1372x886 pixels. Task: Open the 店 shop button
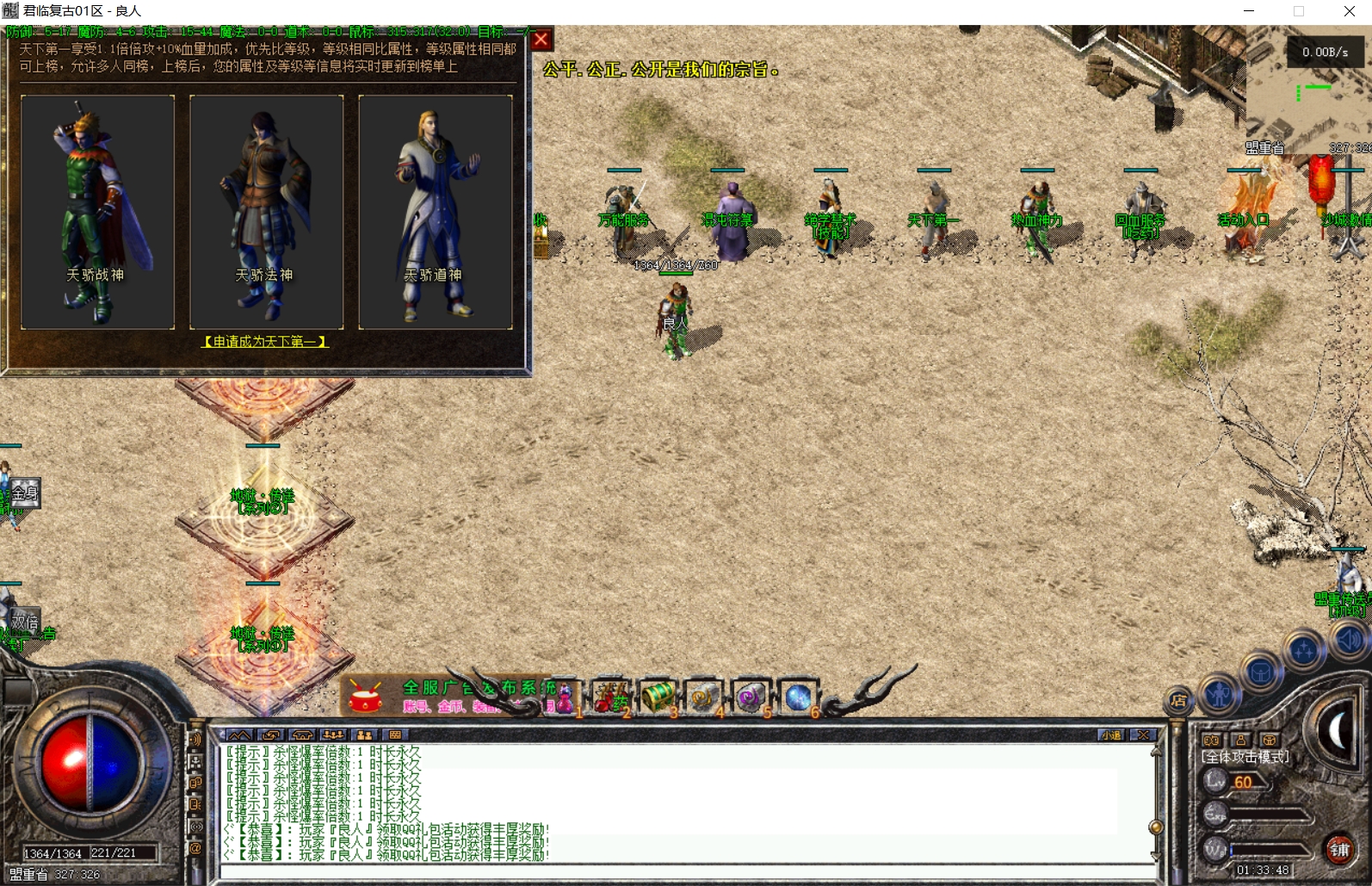[1178, 701]
